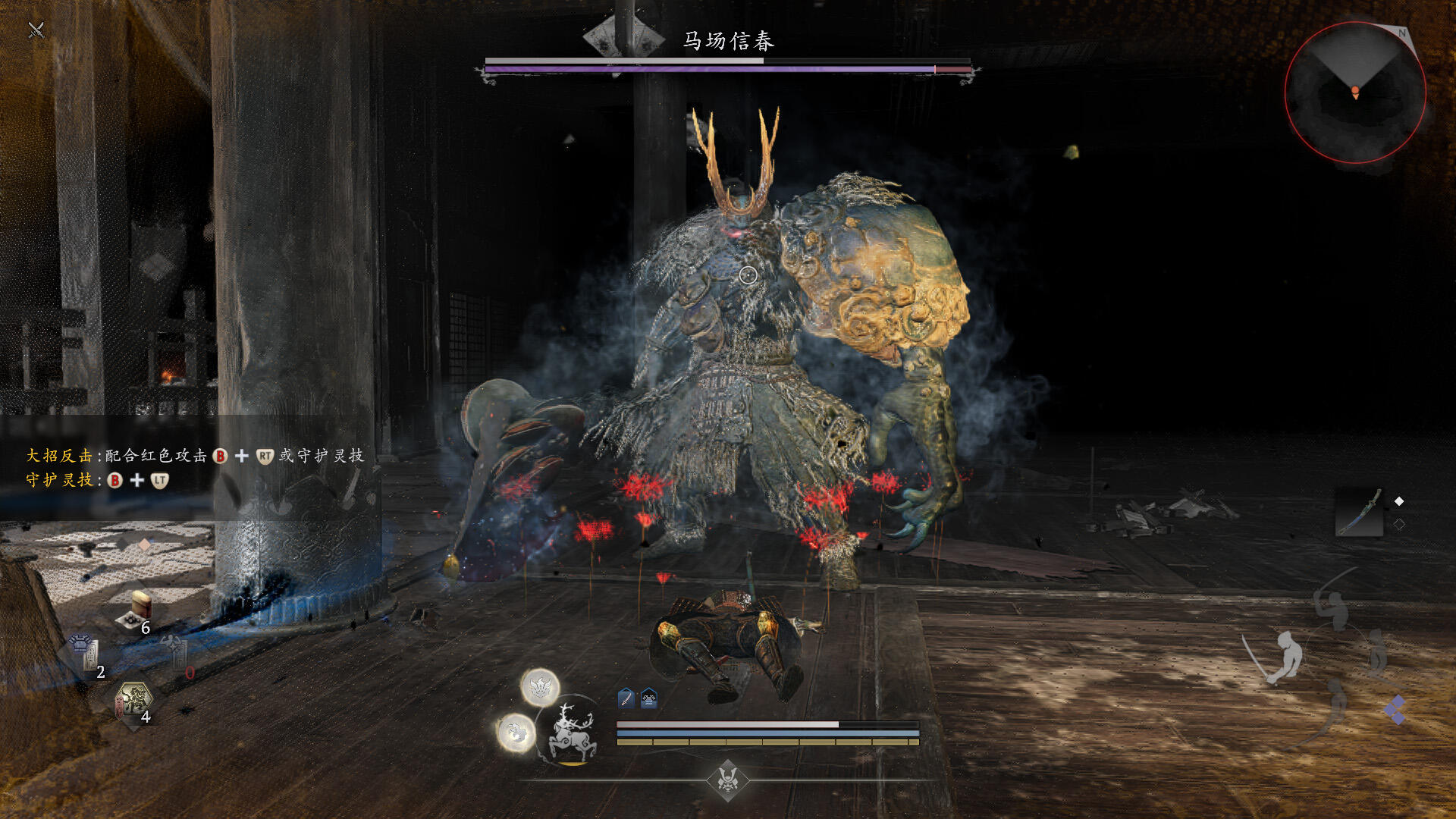Select the equipped katana weapon slot
The height and width of the screenshot is (819, 1456).
1358,513
